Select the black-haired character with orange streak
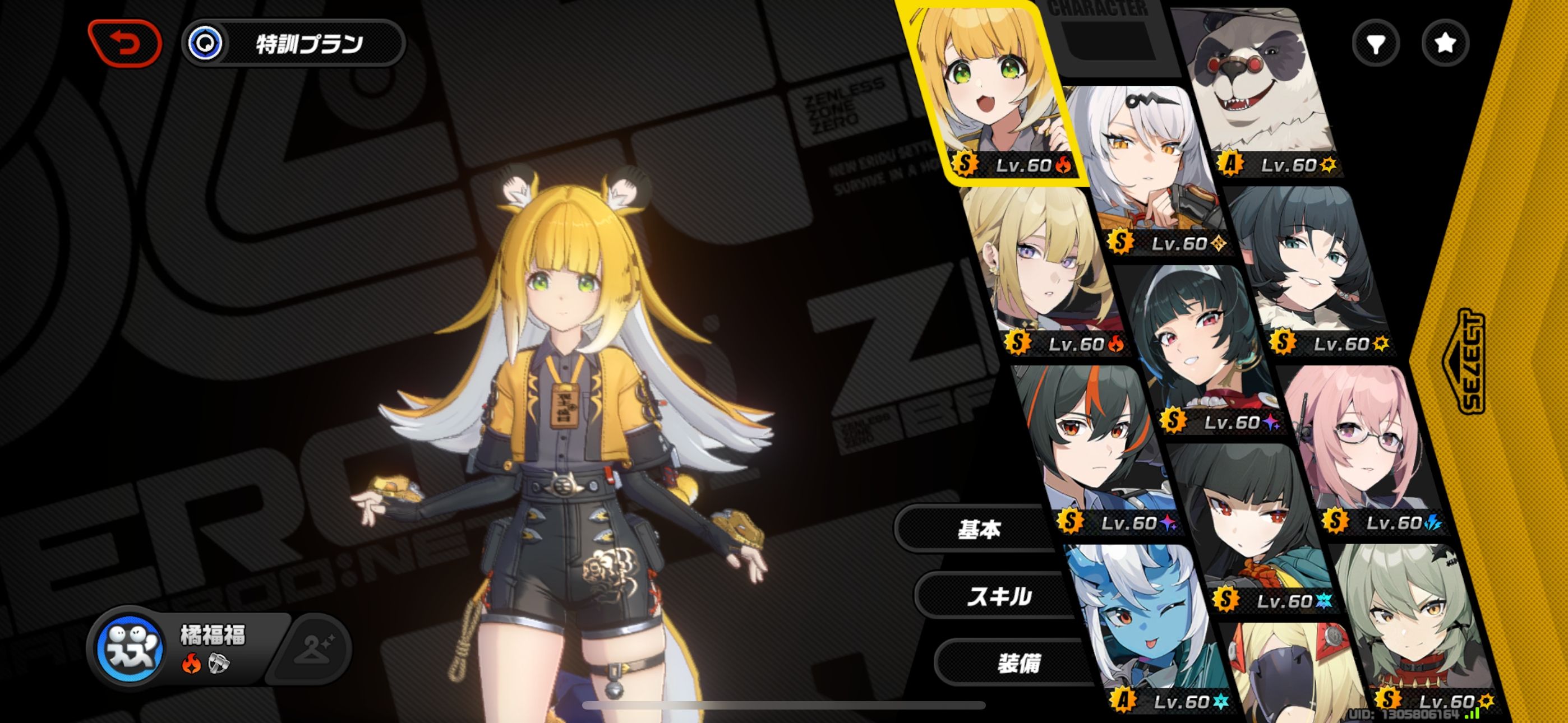 (x=1090, y=444)
